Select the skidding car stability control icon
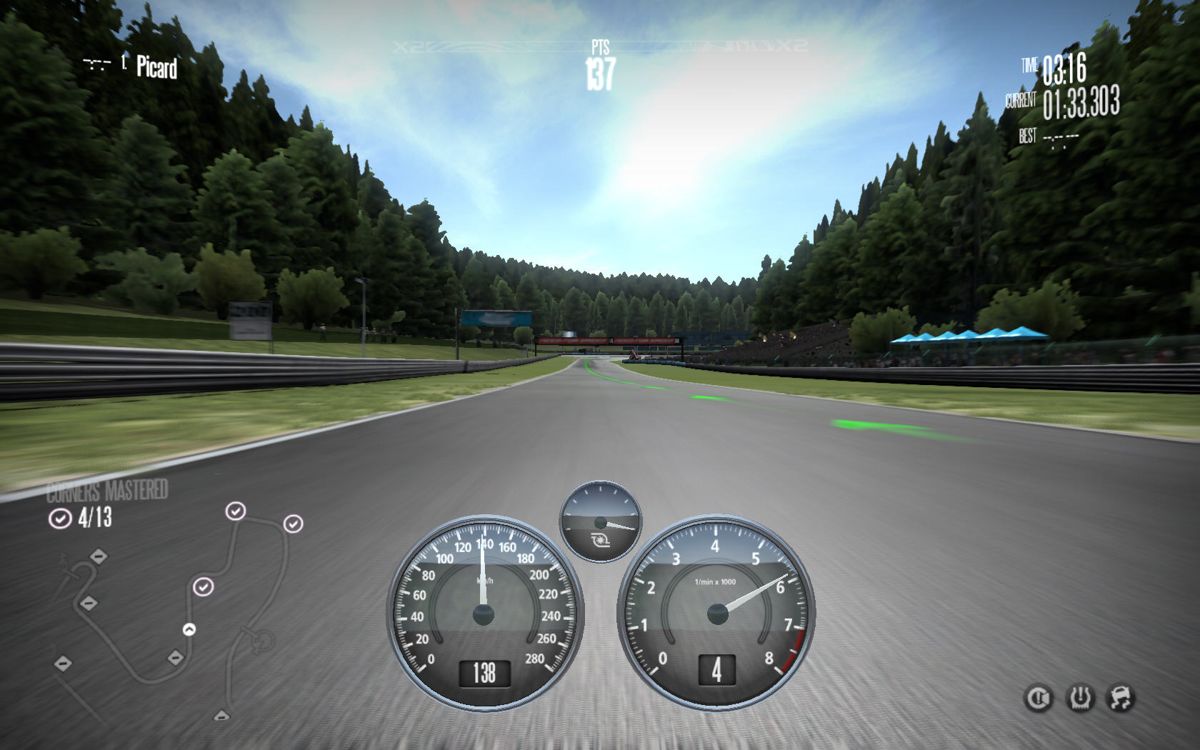The image size is (1200, 750). pos(1120,698)
